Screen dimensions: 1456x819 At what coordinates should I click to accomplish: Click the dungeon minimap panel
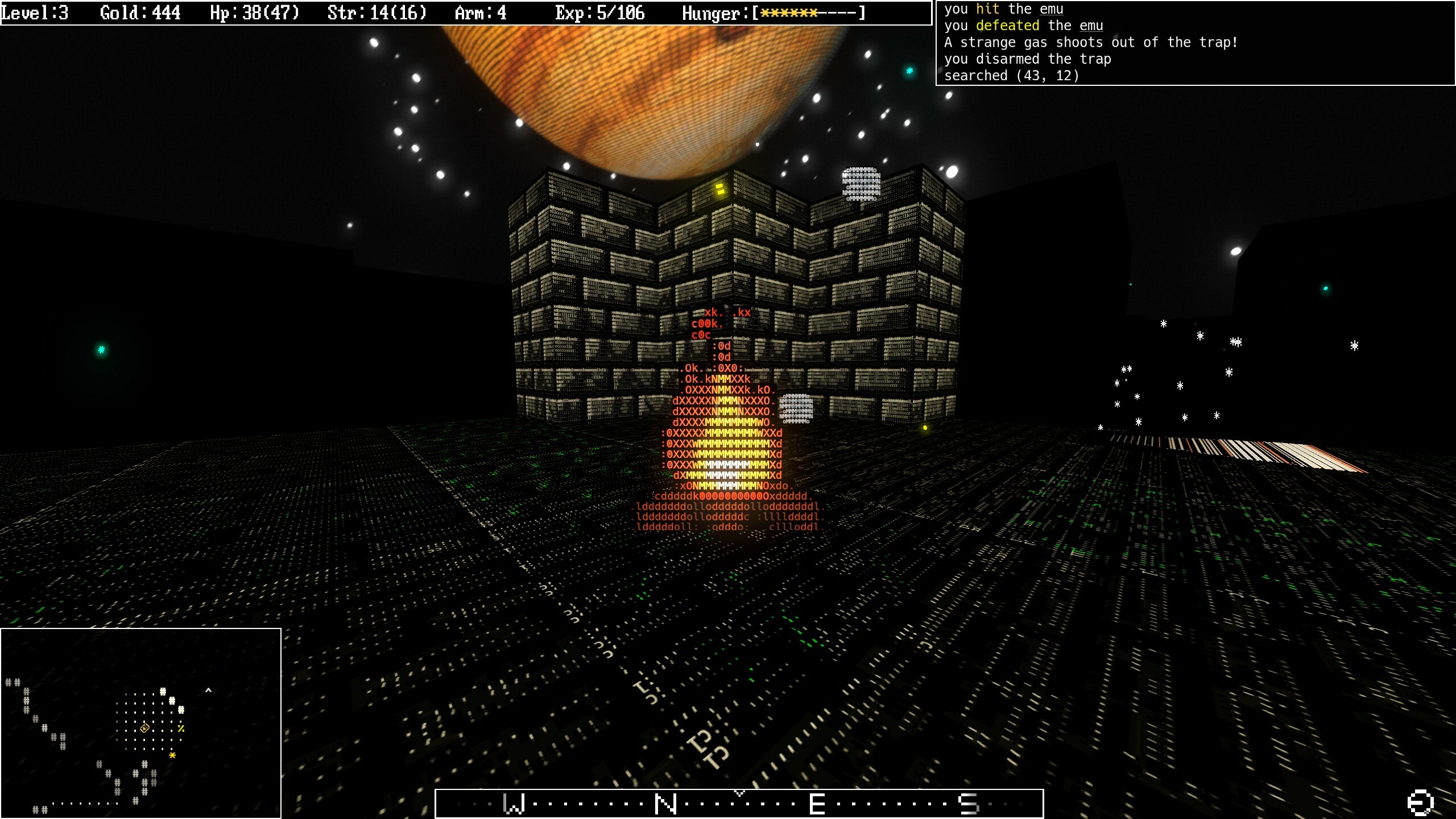point(140,723)
